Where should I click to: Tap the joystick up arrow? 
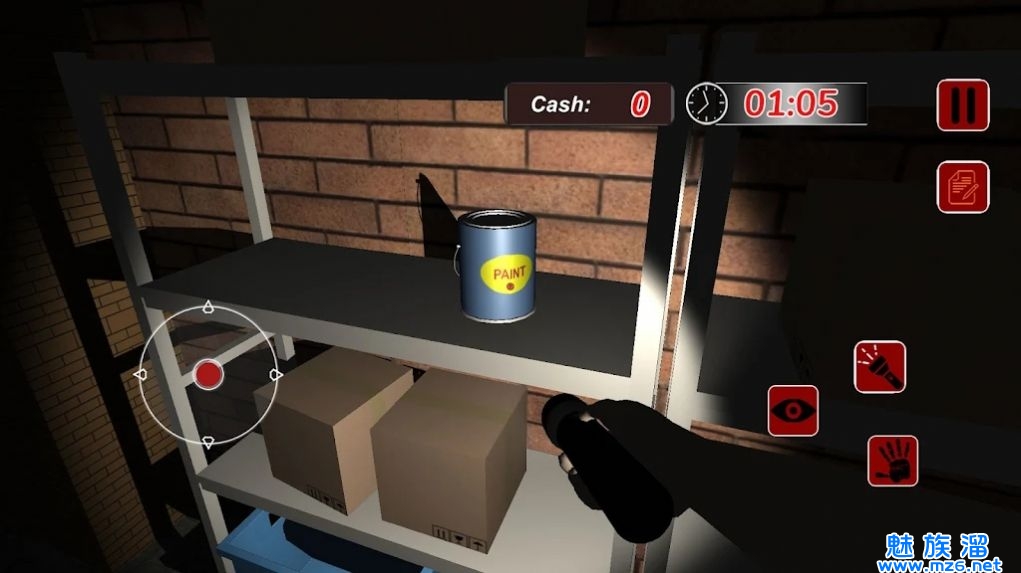(208, 308)
